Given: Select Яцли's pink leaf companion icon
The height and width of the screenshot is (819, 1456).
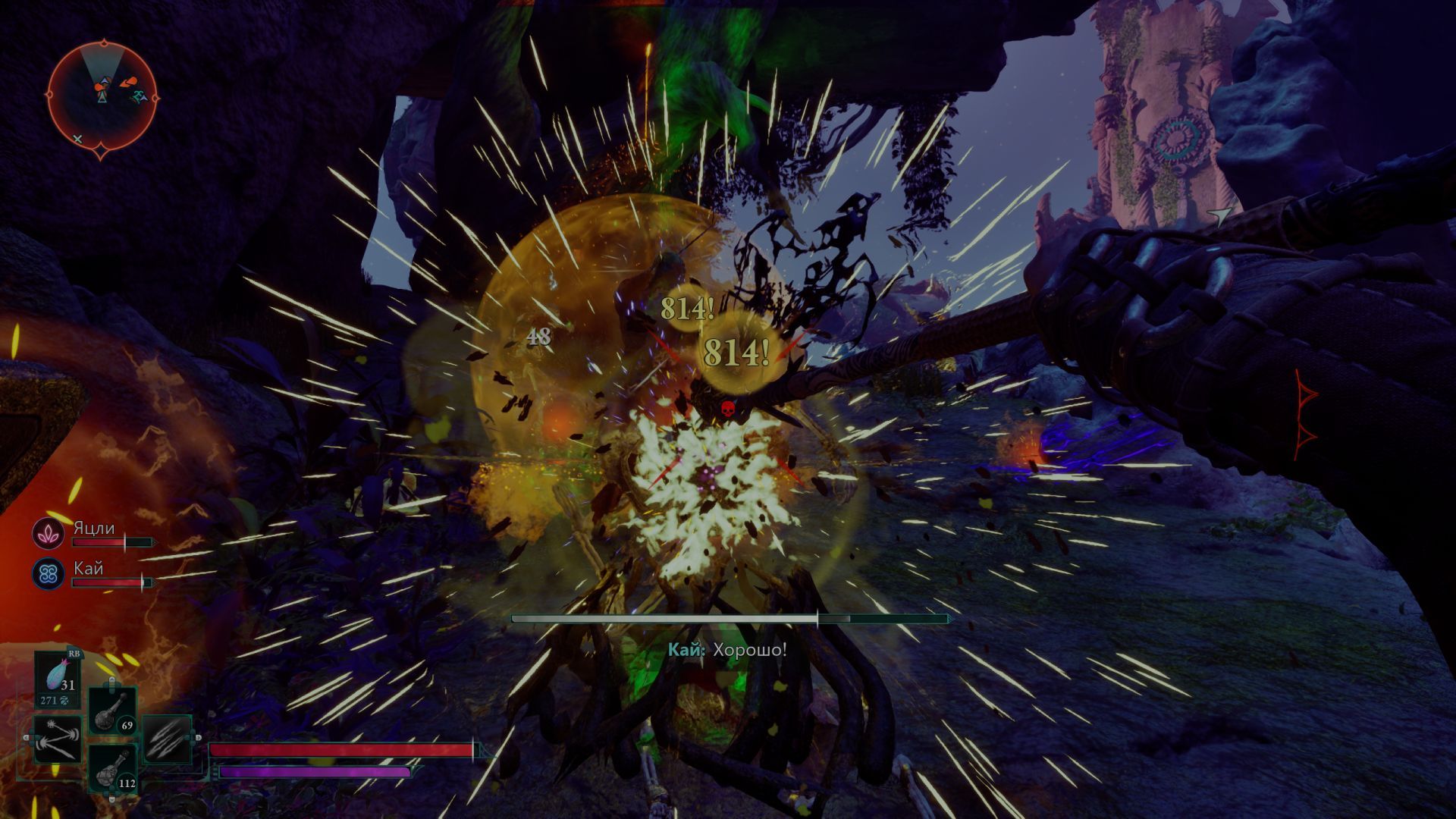Looking at the screenshot, I should tap(47, 534).
